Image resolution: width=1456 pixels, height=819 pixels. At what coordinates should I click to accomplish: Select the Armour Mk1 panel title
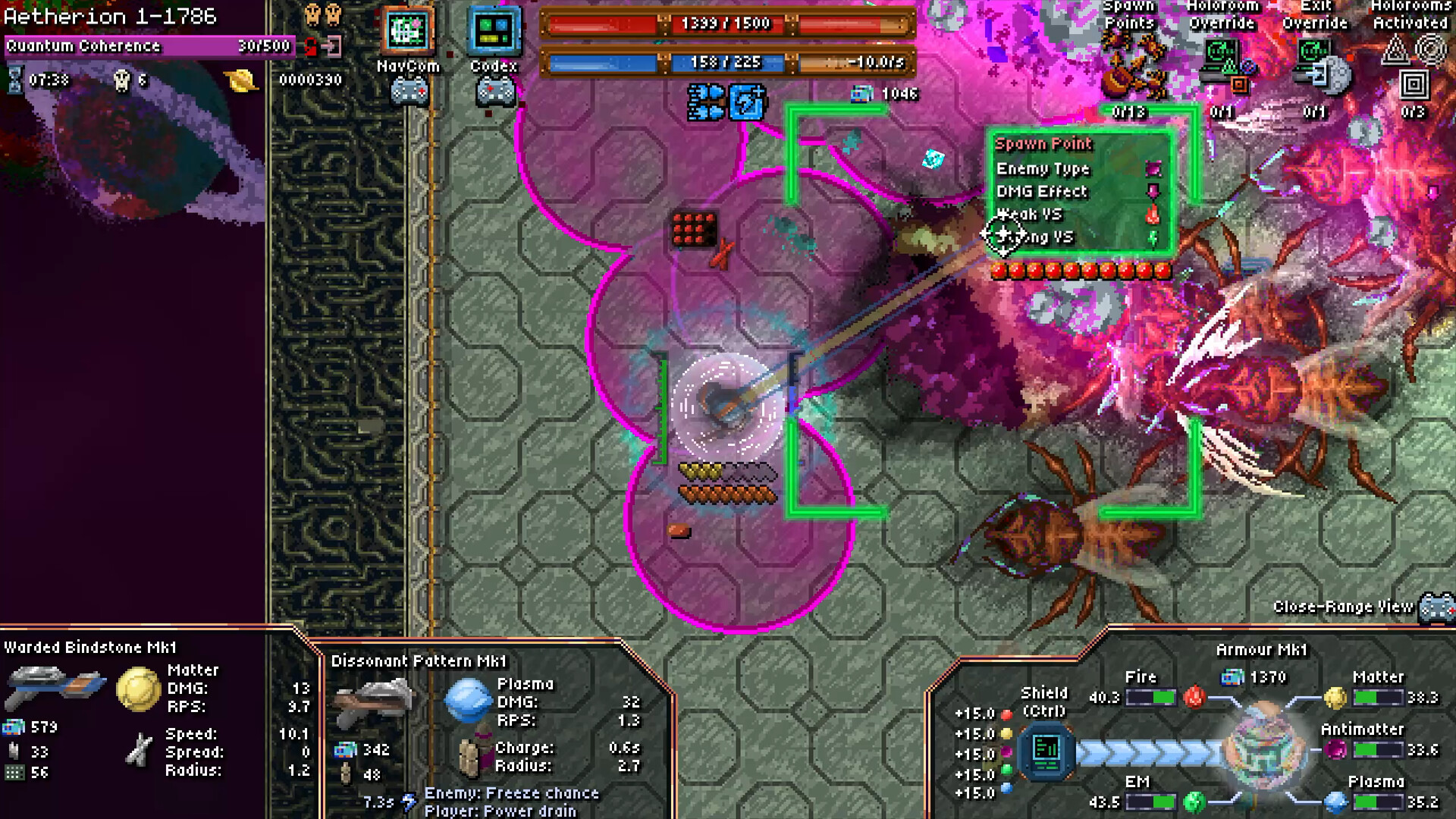1262,650
